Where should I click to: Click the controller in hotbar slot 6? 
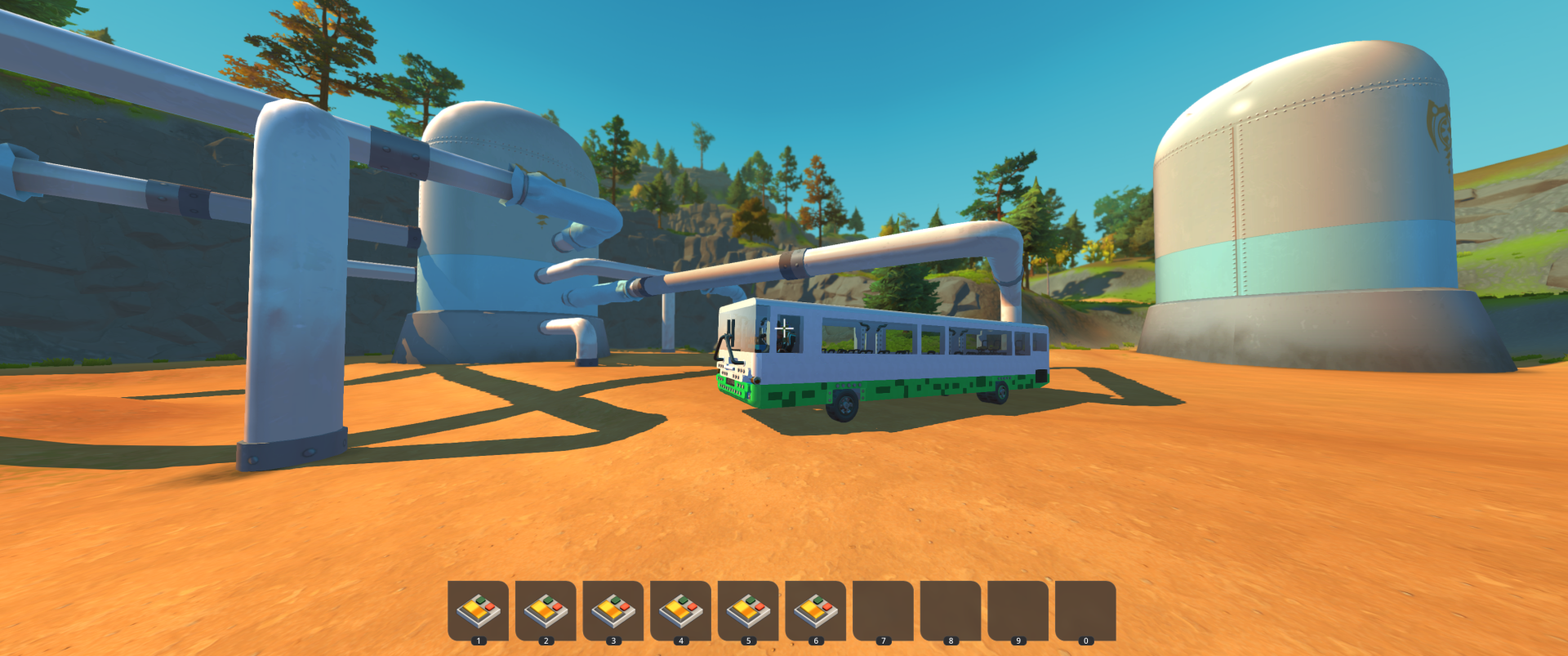[815, 609]
